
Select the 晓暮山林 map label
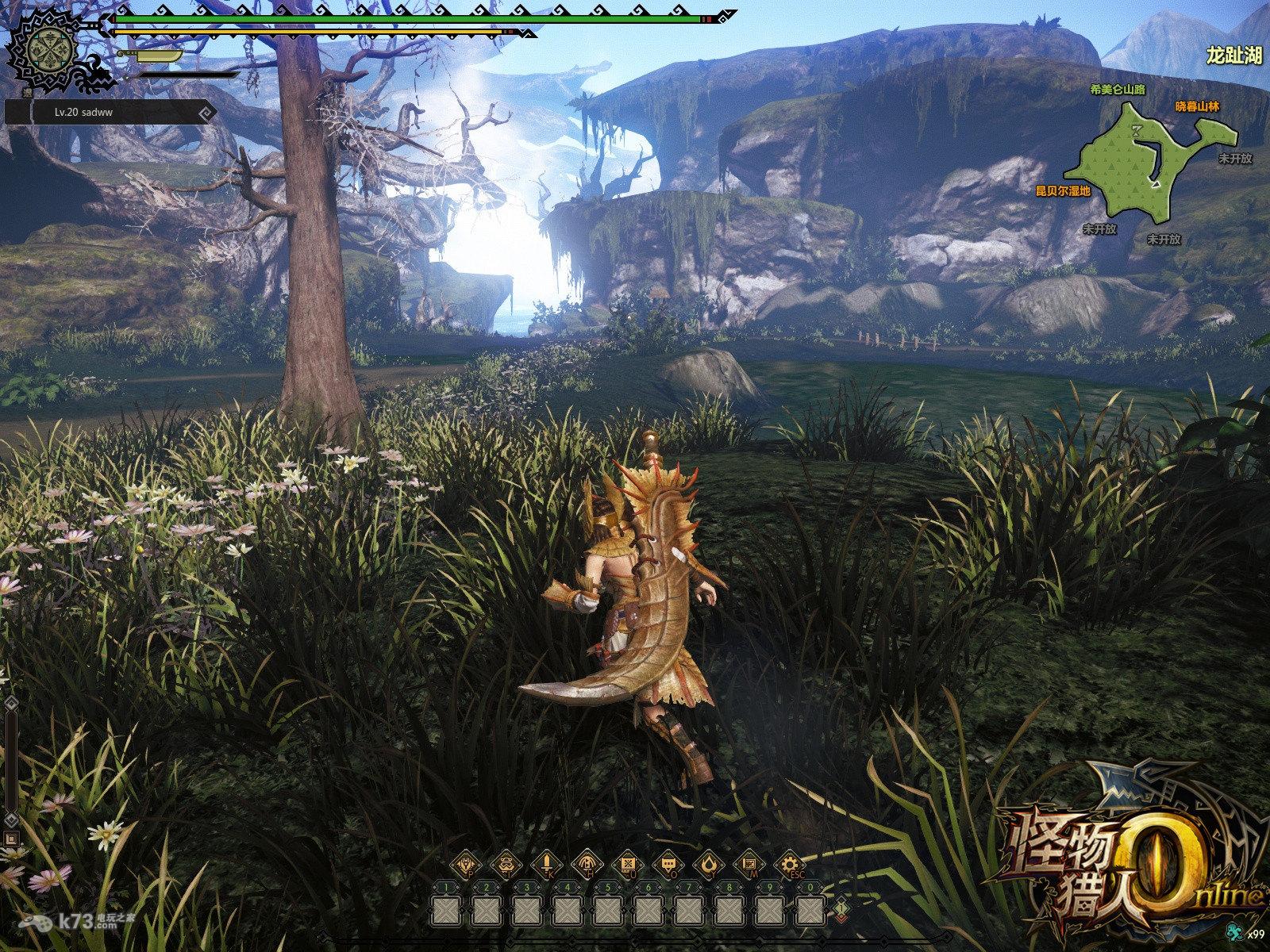(1196, 106)
